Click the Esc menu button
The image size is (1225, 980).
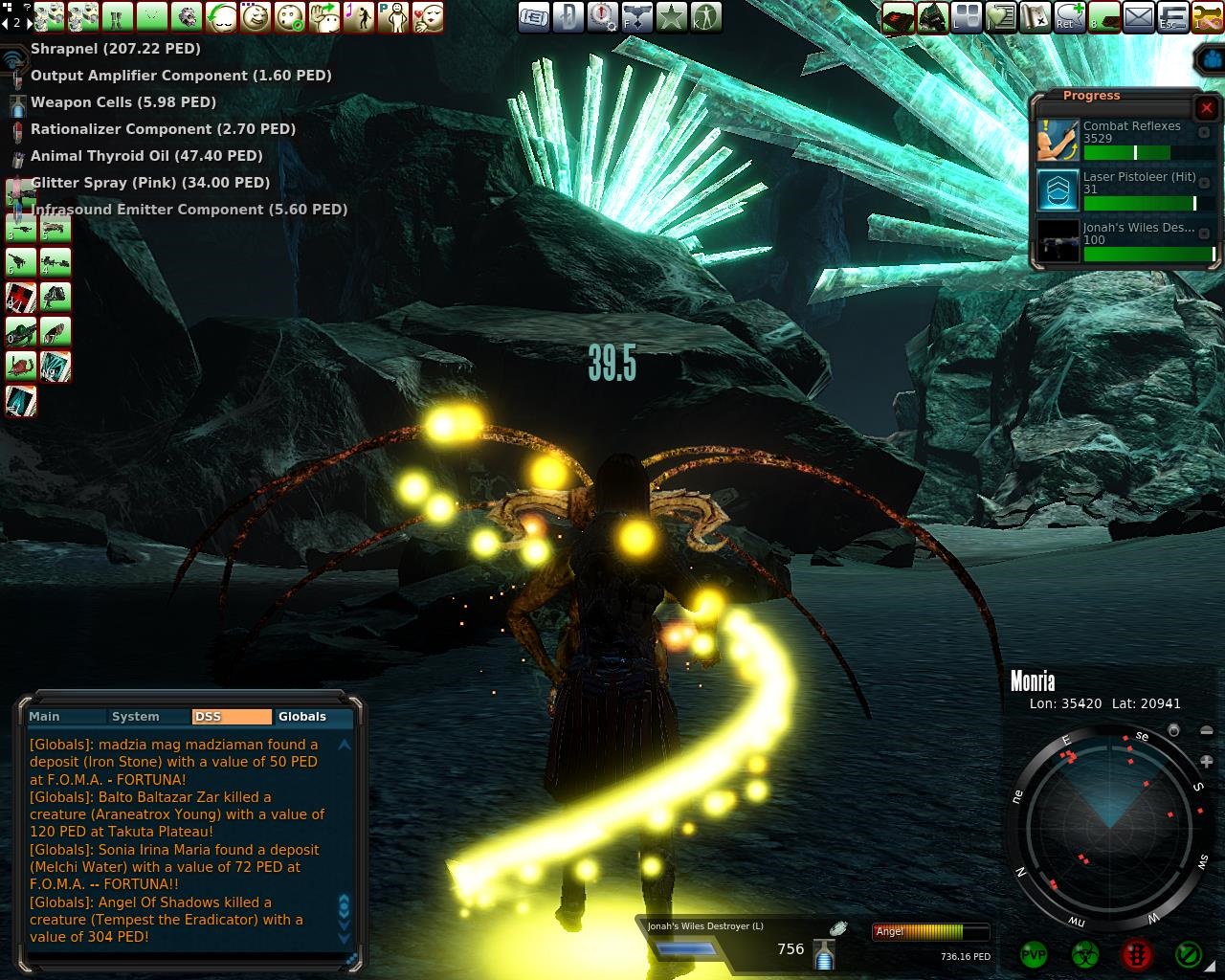pyautogui.click(x=1172, y=17)
